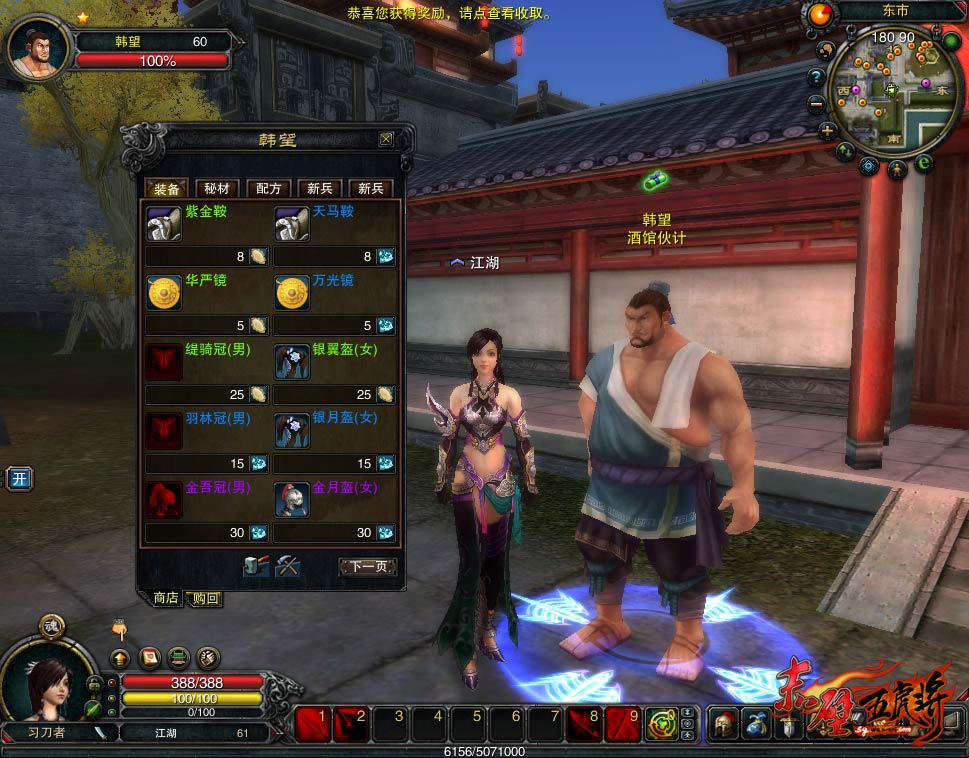Switch to the 购回 buyback tab
Screen dimensions: 969x758
206,598
